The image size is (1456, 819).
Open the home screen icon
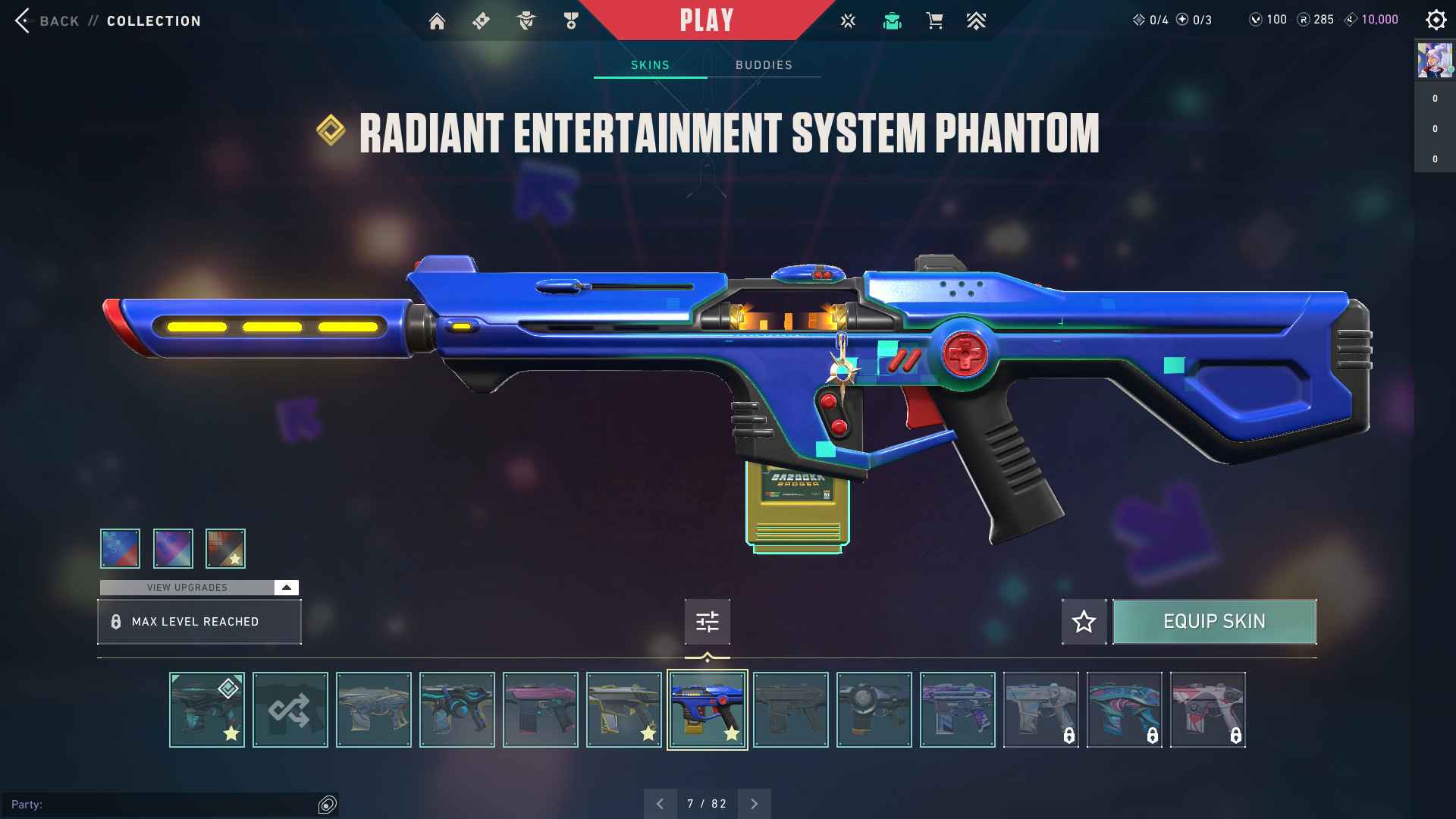coord(437,21)
